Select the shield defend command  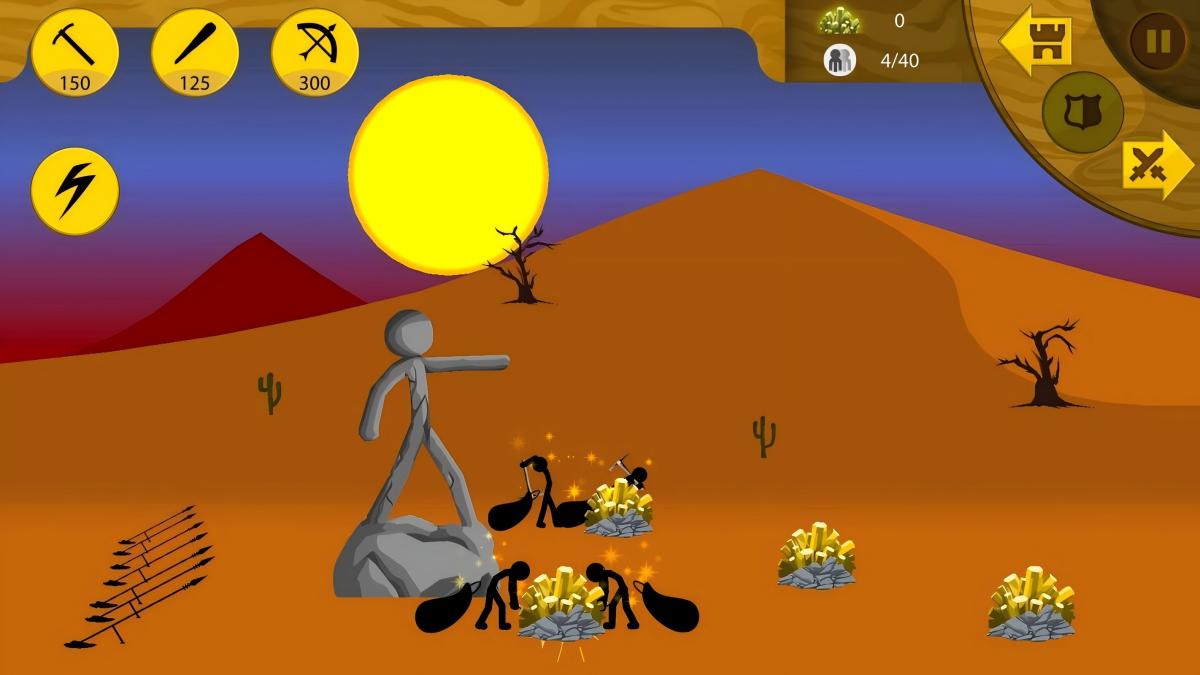click(x=1081, y=111)
